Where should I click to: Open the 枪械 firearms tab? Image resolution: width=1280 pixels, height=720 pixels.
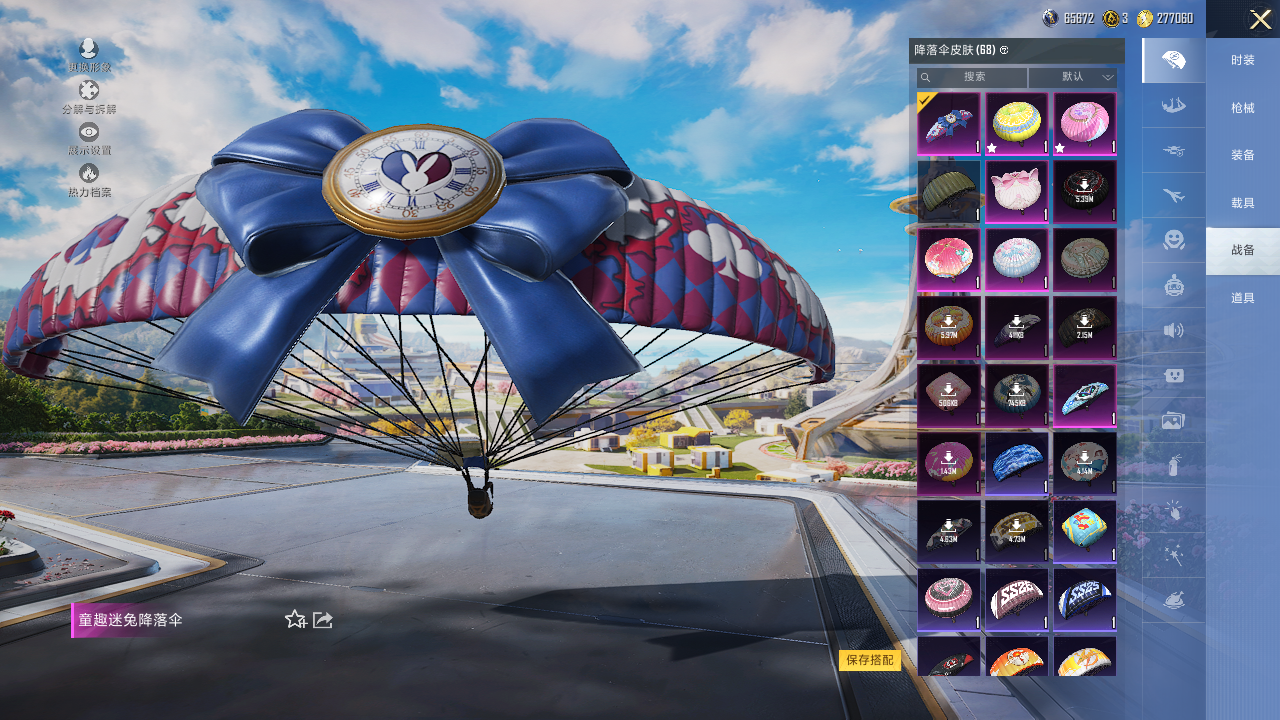point(1242,108)
